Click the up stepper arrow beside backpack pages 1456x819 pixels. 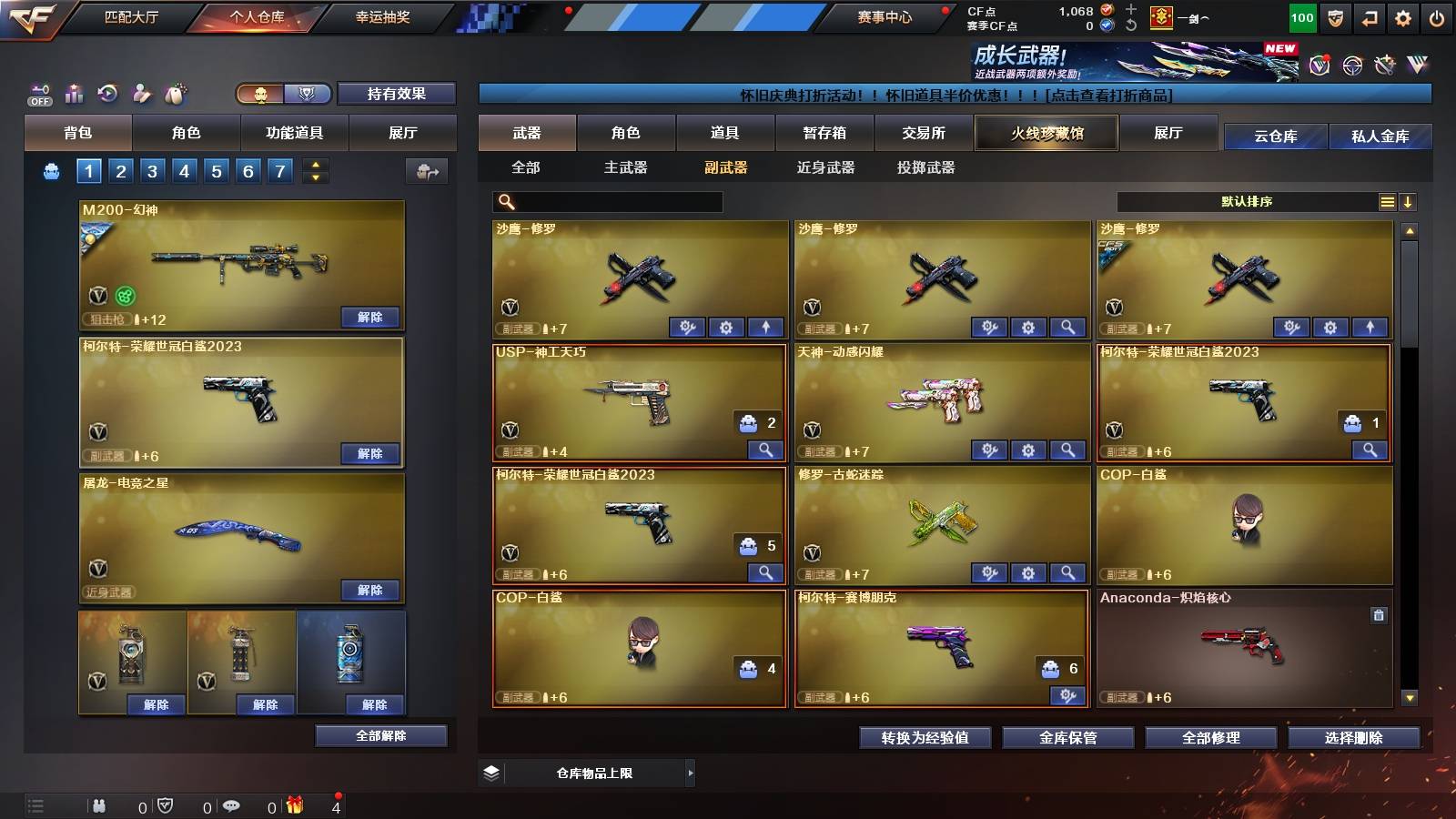tap(317, 165)
